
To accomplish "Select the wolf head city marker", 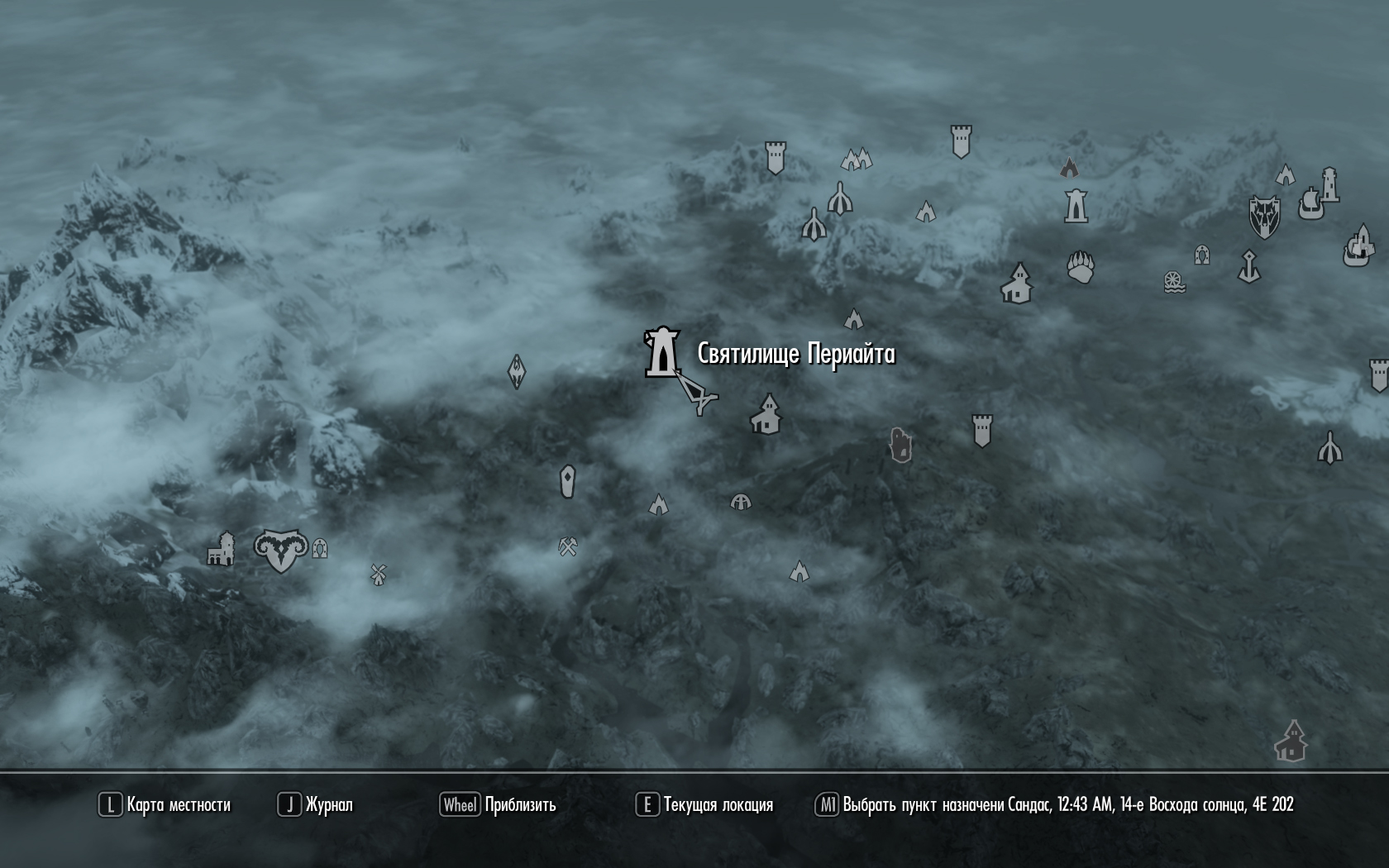I will pyautogui.click(x=1263, y=217).
